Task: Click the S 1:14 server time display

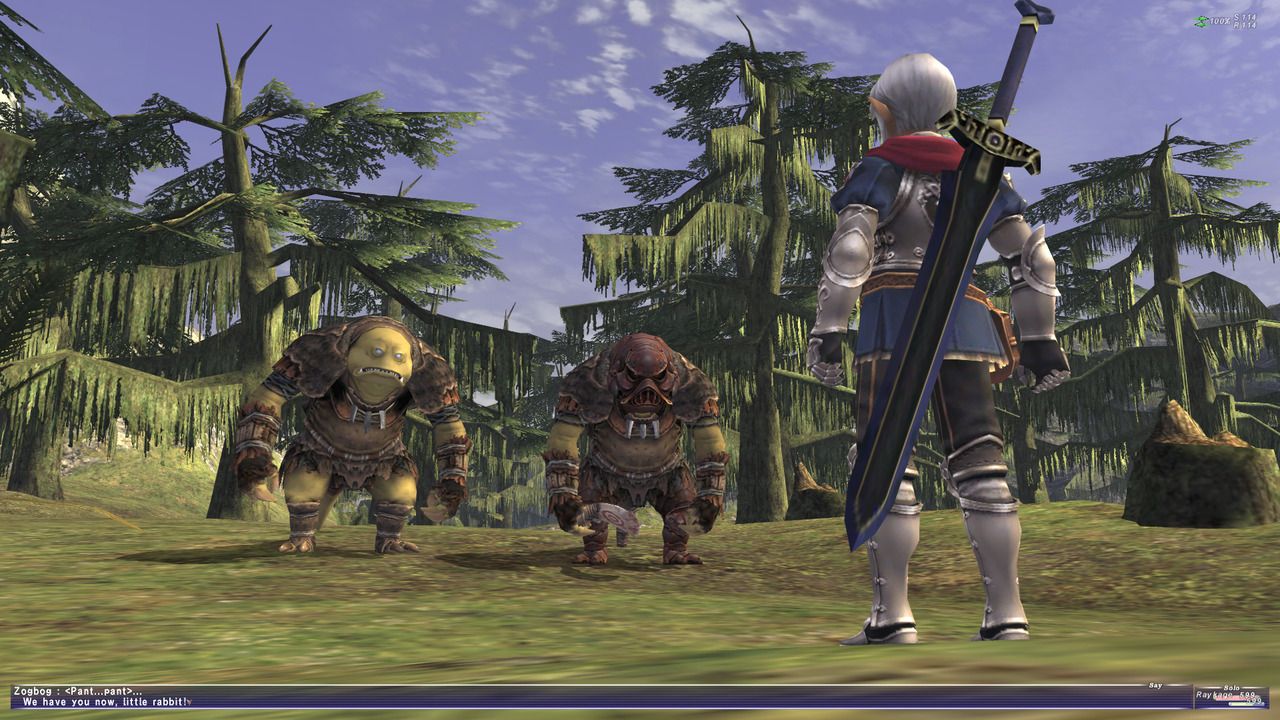Action: point(1244,16)
